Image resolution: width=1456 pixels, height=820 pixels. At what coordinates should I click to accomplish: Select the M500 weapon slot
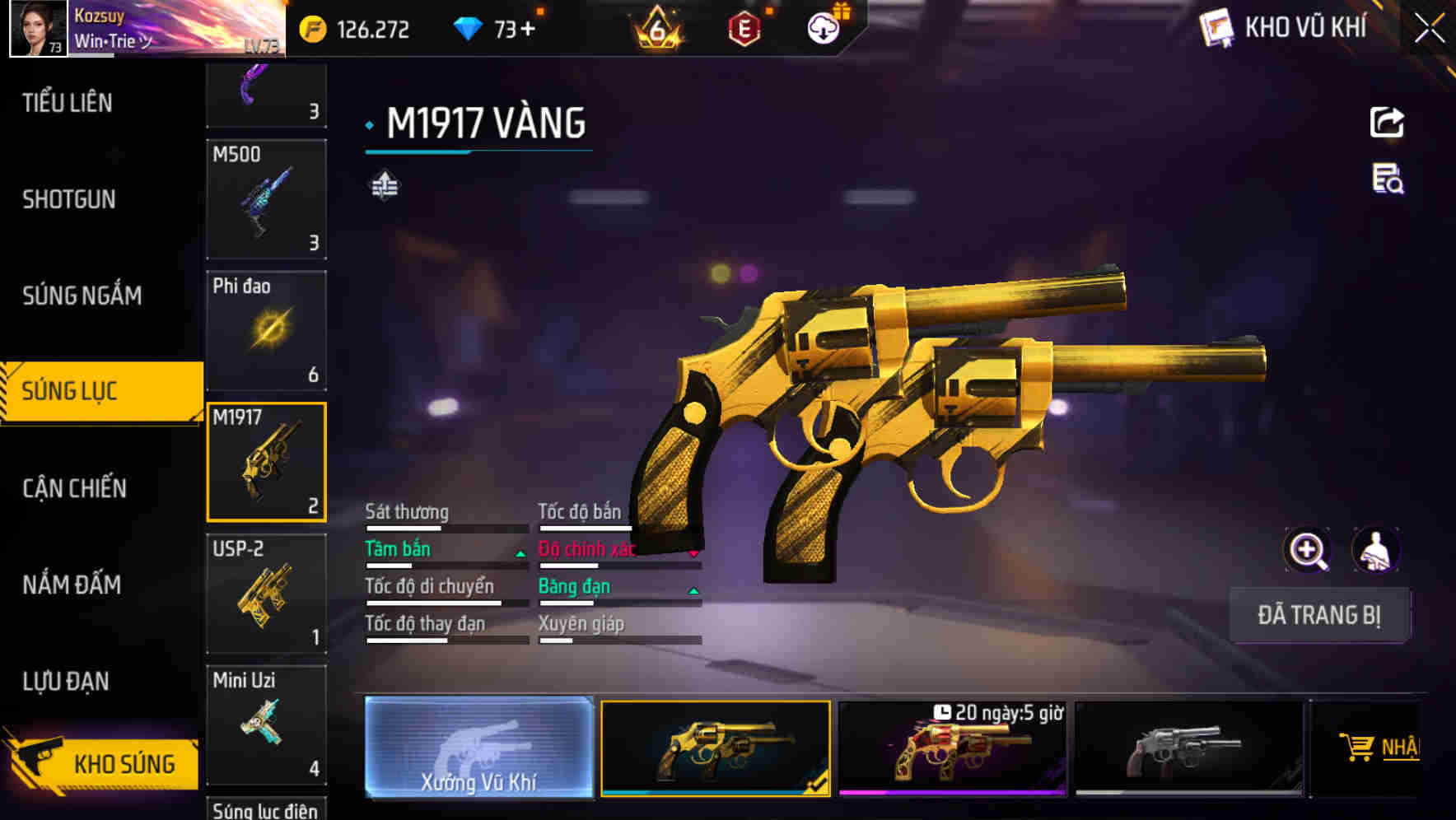click(x=266, y=199)
